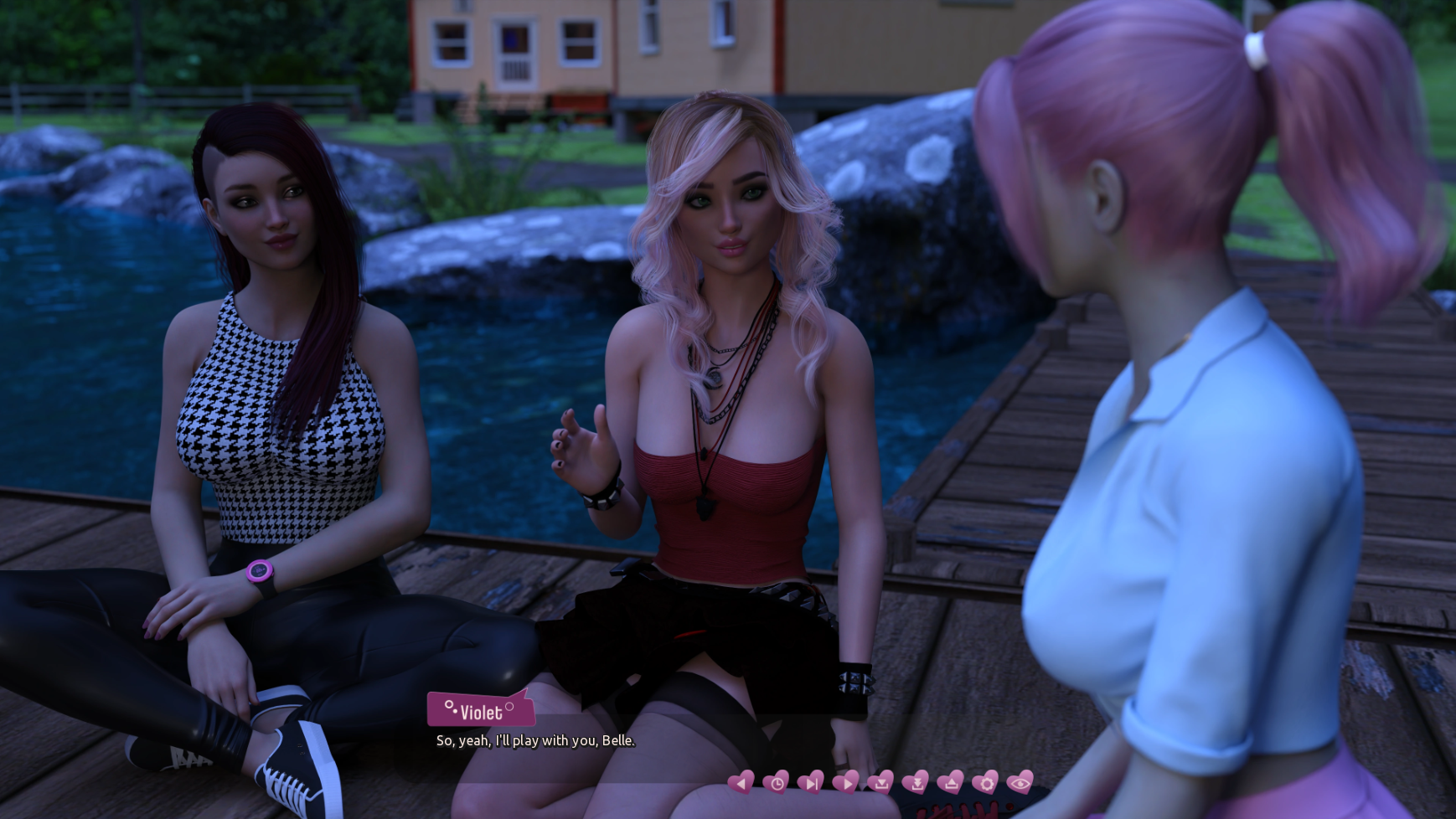
Task: Open the load menu with upward-arrow tray icon
Action: point(950,783)
